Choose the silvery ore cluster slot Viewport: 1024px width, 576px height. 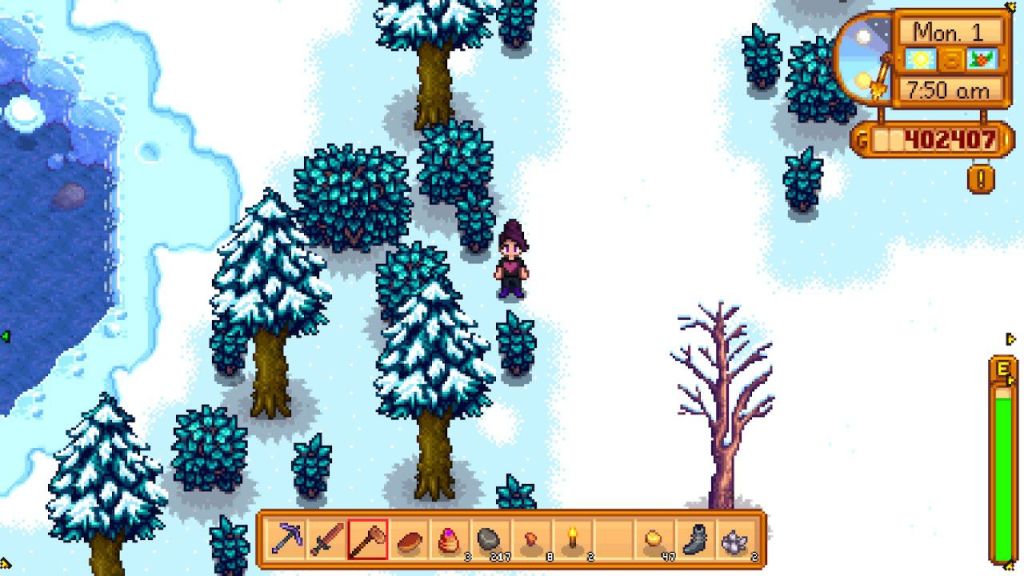coord(735,541)
